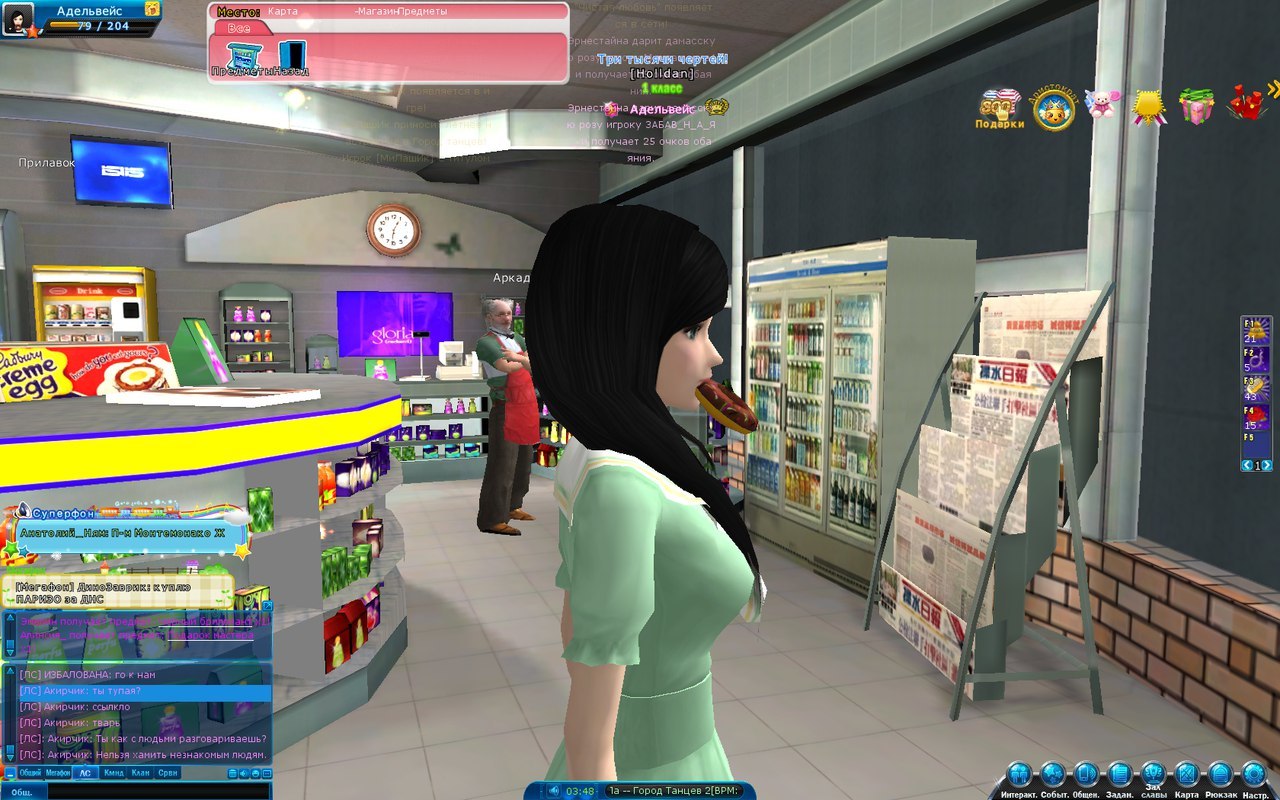Switch to the Клан chat tab
1280x800 pixels.
coord(141,773)
